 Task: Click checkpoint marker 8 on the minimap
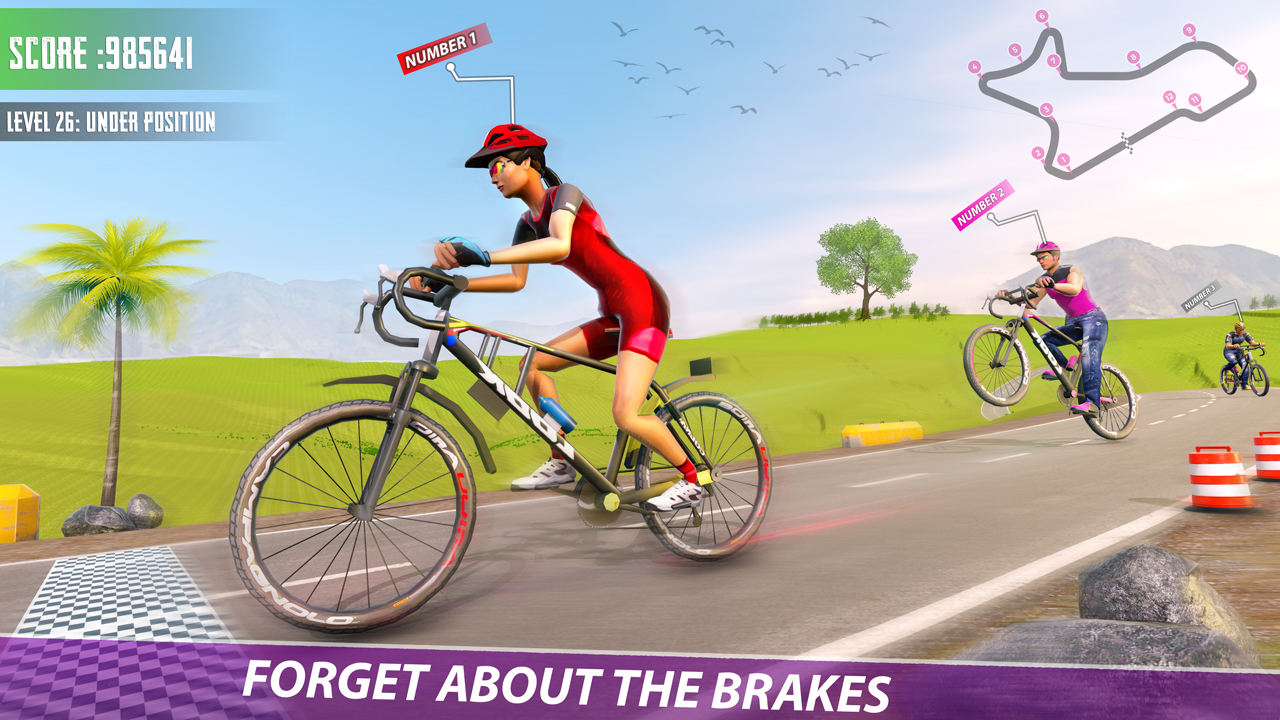[1133, 57]
